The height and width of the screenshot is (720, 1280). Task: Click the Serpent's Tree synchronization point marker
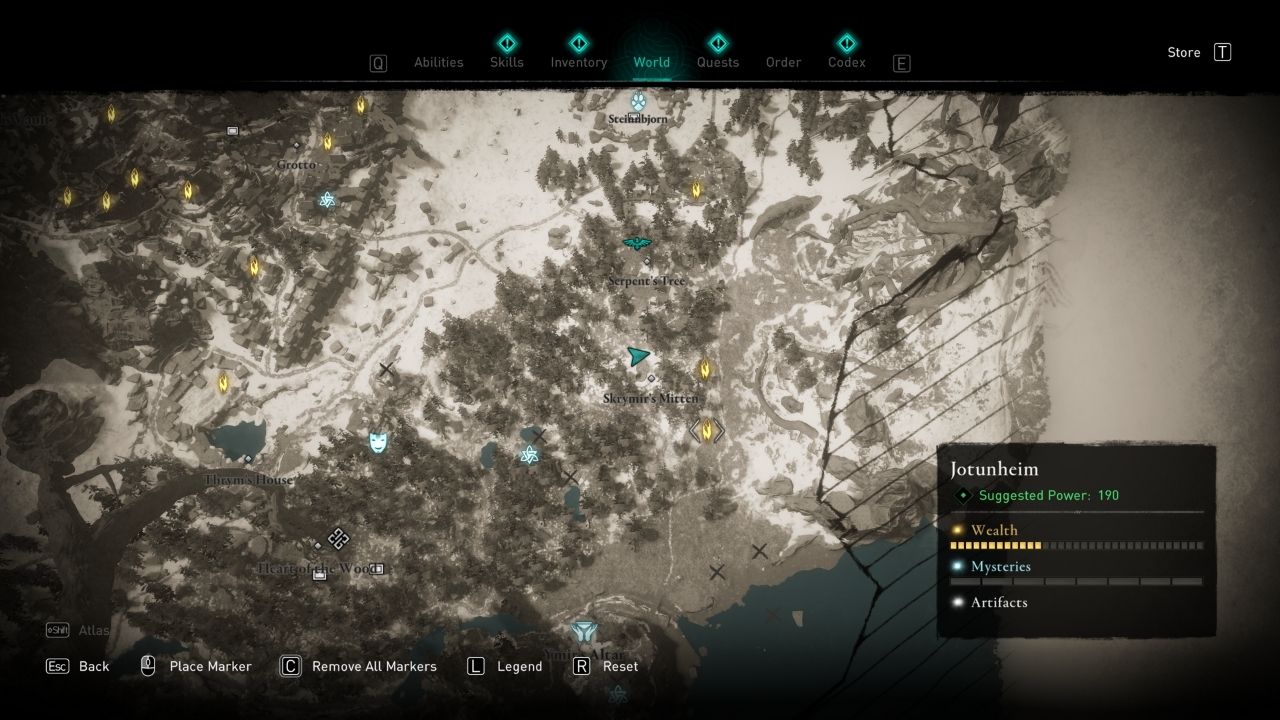(x=636, y=243)
